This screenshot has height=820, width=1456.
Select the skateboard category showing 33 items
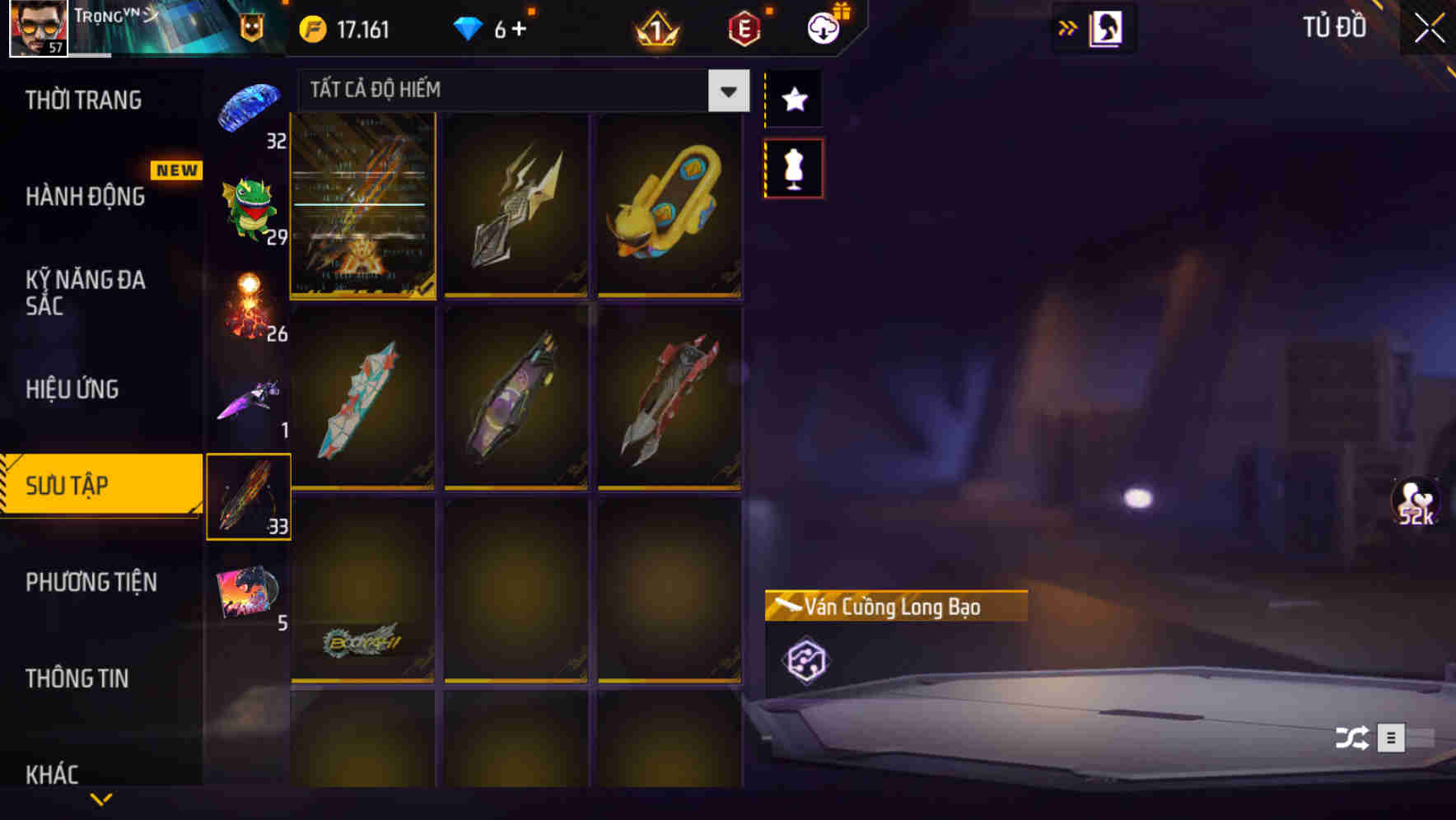(x=248, y=494)
